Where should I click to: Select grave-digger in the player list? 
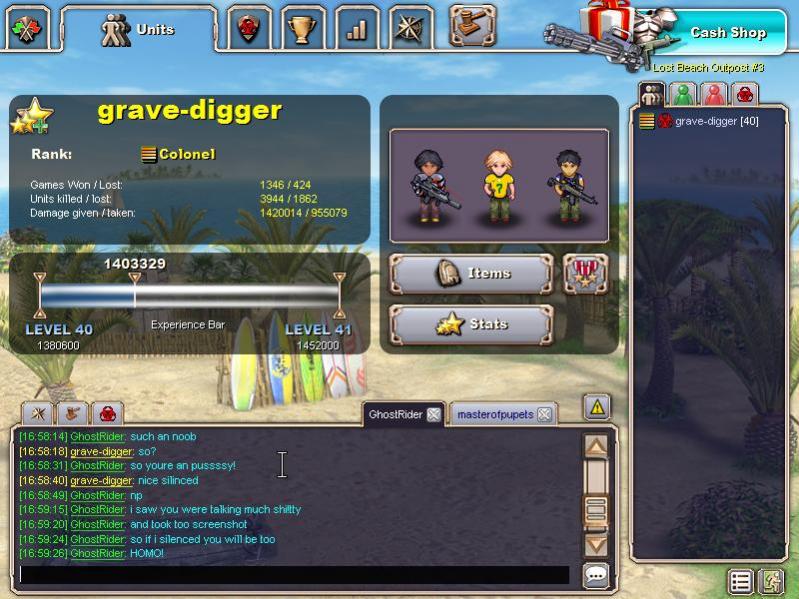coord(716,121)
